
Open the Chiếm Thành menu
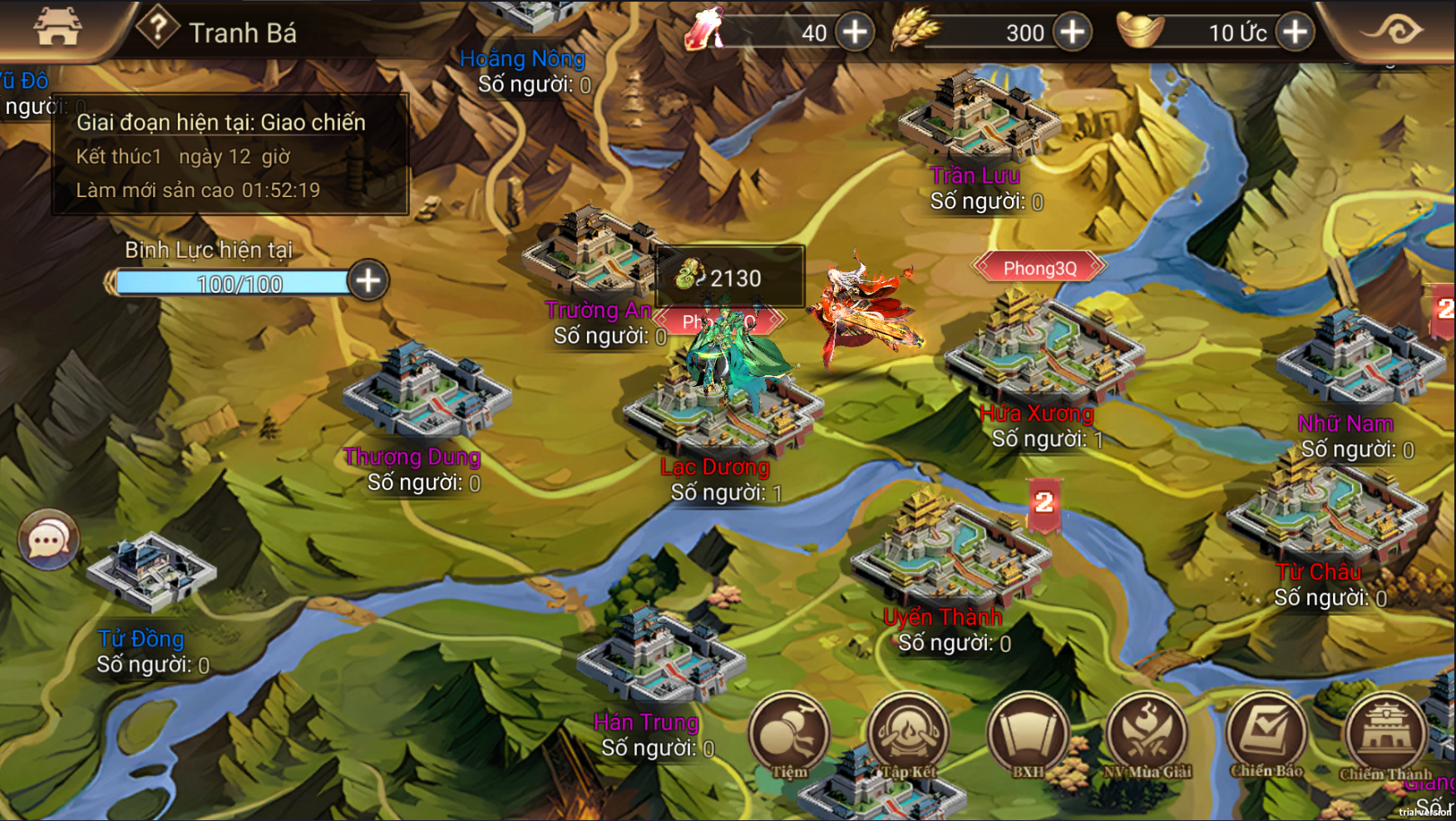(1385, 735)
